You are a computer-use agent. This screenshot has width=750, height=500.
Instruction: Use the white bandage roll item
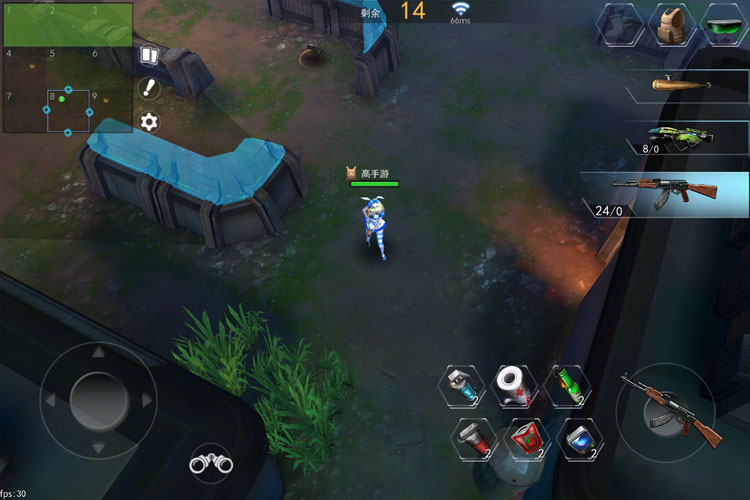(x=516, y=384)
